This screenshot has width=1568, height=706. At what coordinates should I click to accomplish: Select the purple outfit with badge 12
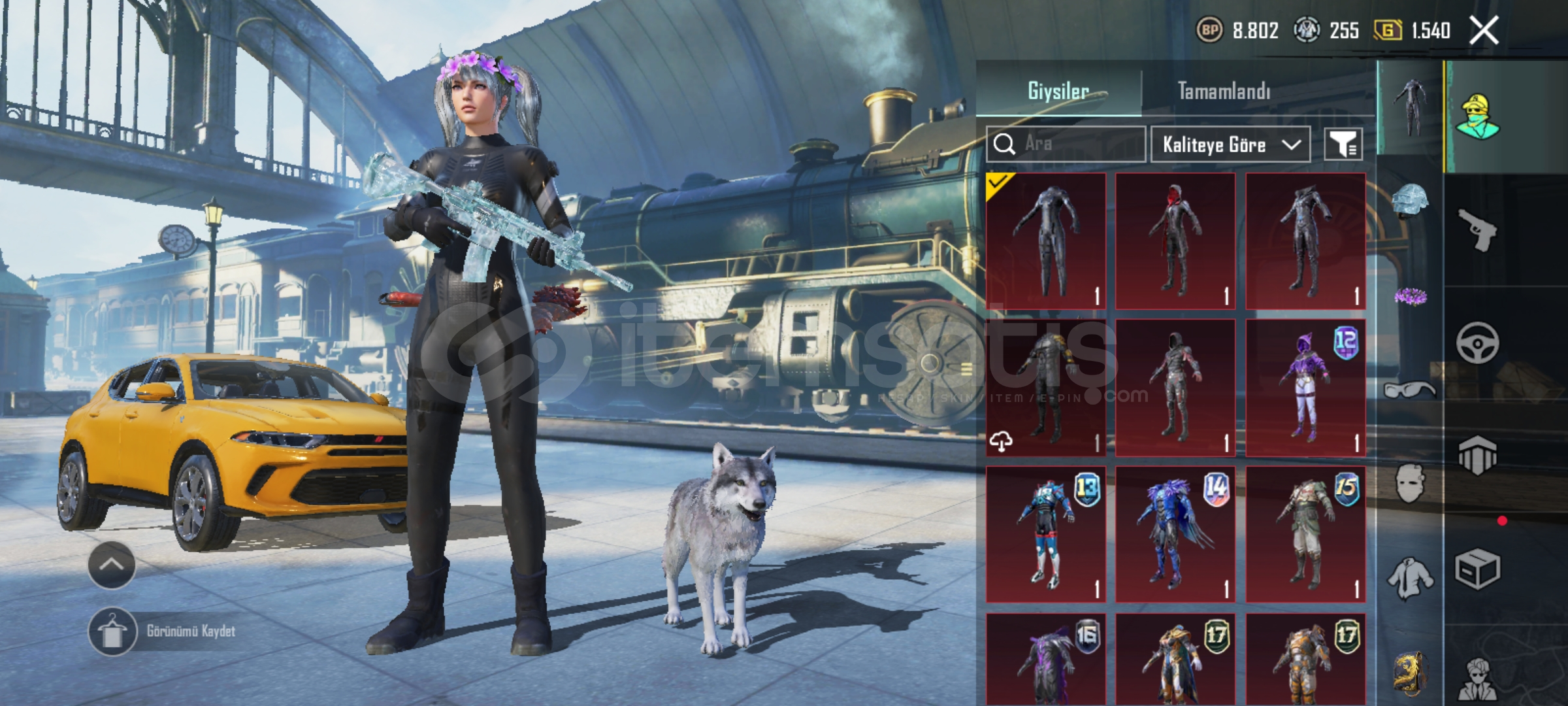tap(1305, 388)
